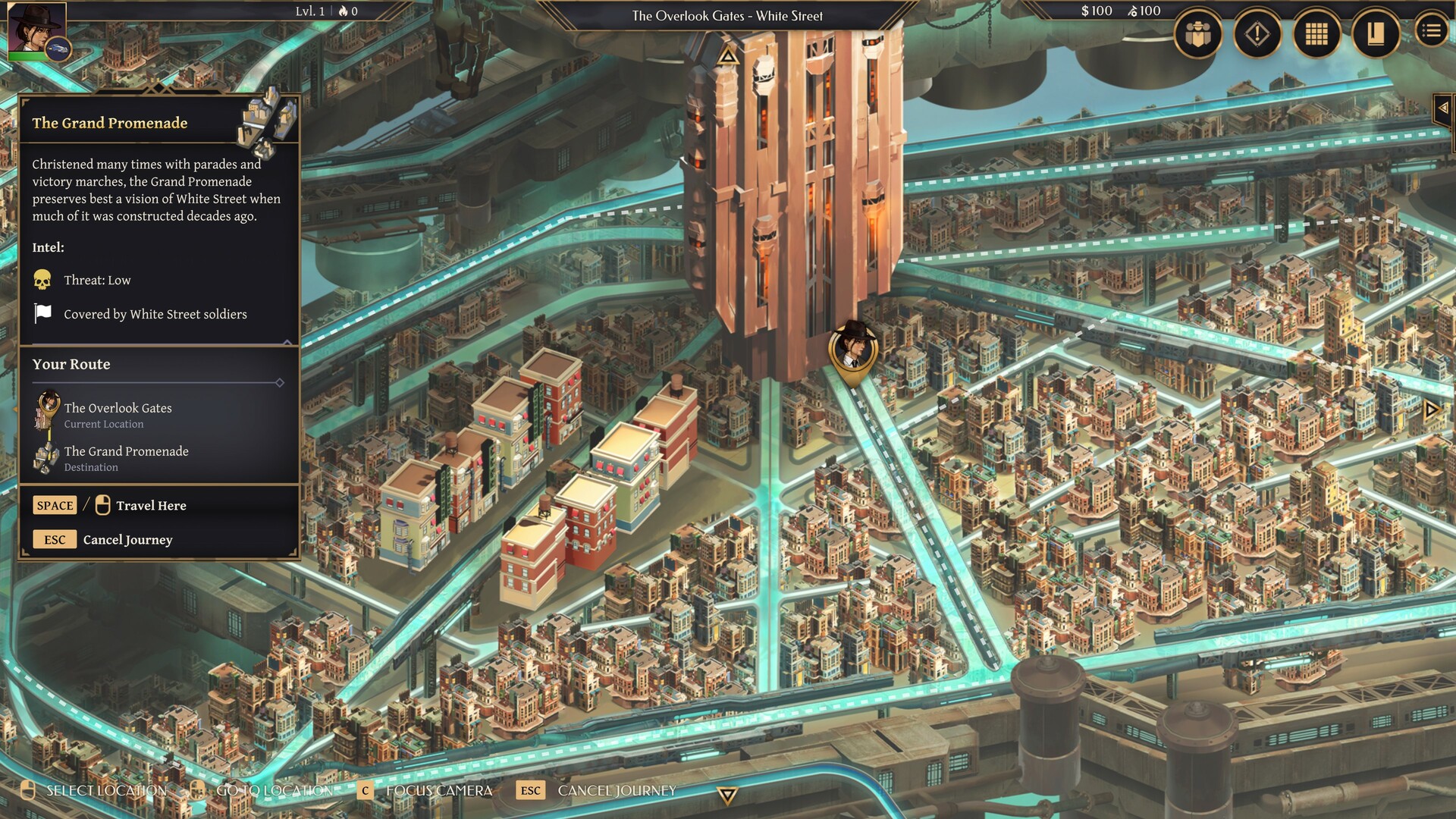
Task: Select The Overlook Gates current location entry
Action: [x=118, y=415]
